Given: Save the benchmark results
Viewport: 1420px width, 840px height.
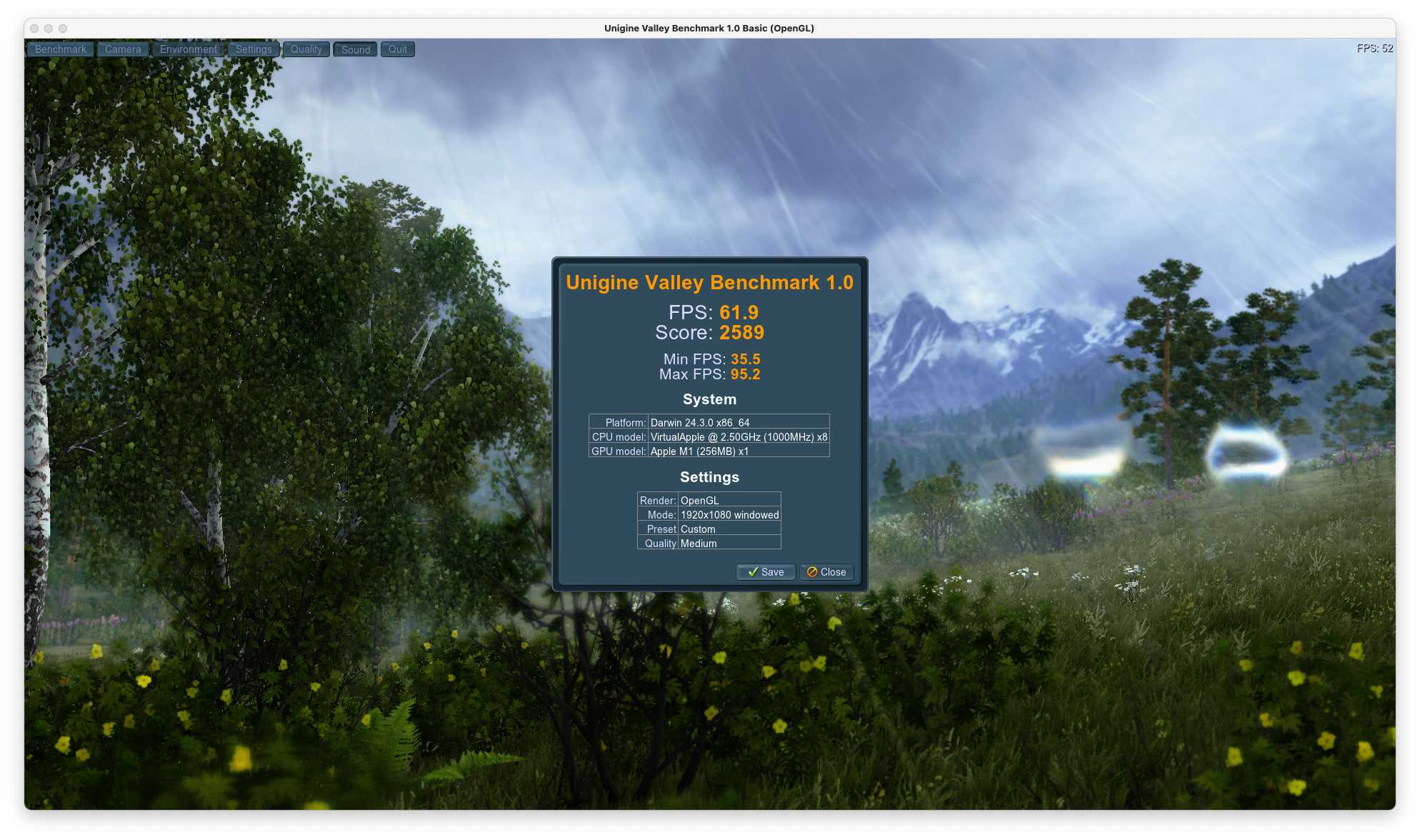Looking at the screenshot, I should (x=766, y=572).
